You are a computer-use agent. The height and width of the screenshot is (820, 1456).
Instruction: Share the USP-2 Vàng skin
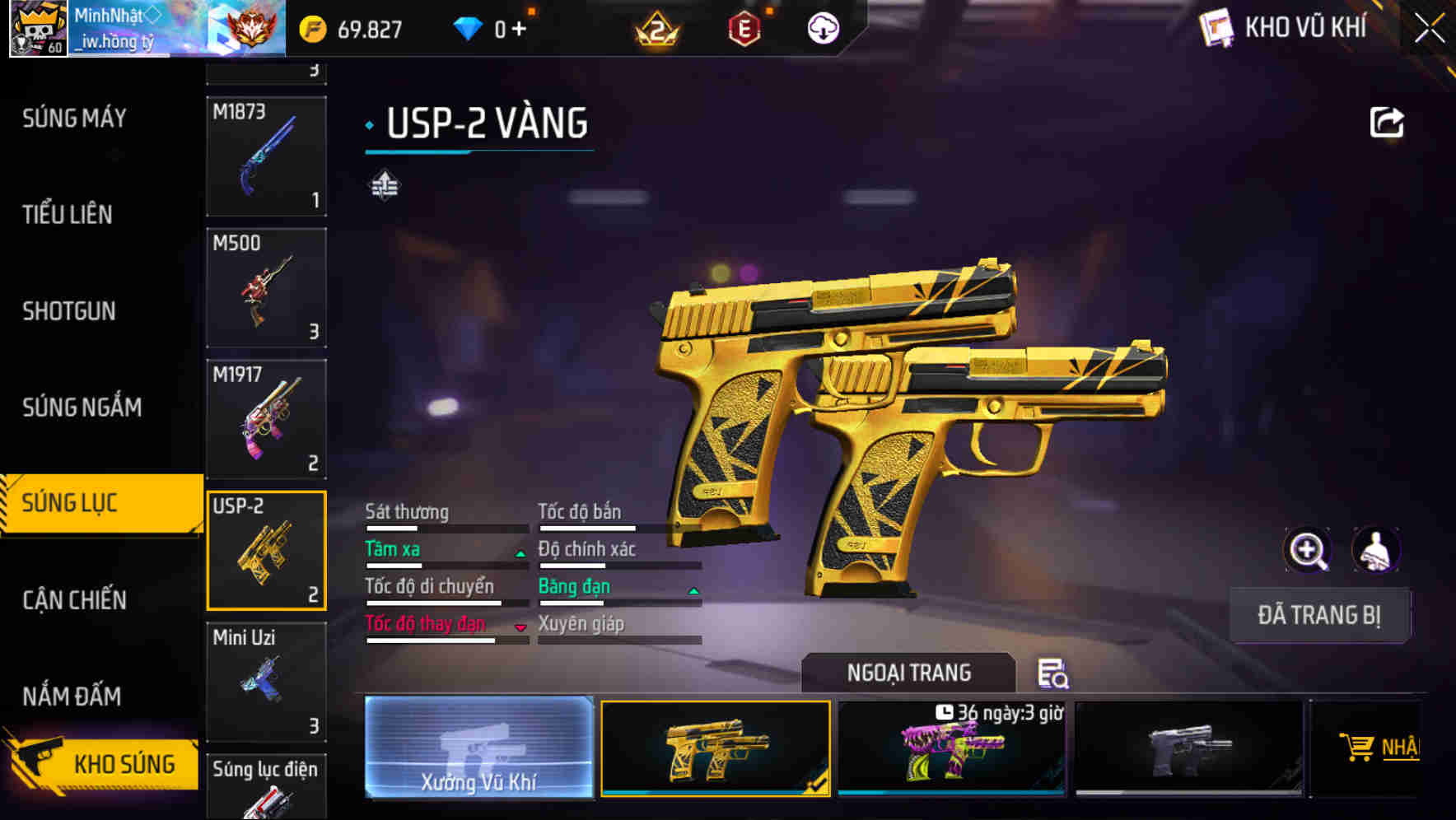coord(1386,123)
